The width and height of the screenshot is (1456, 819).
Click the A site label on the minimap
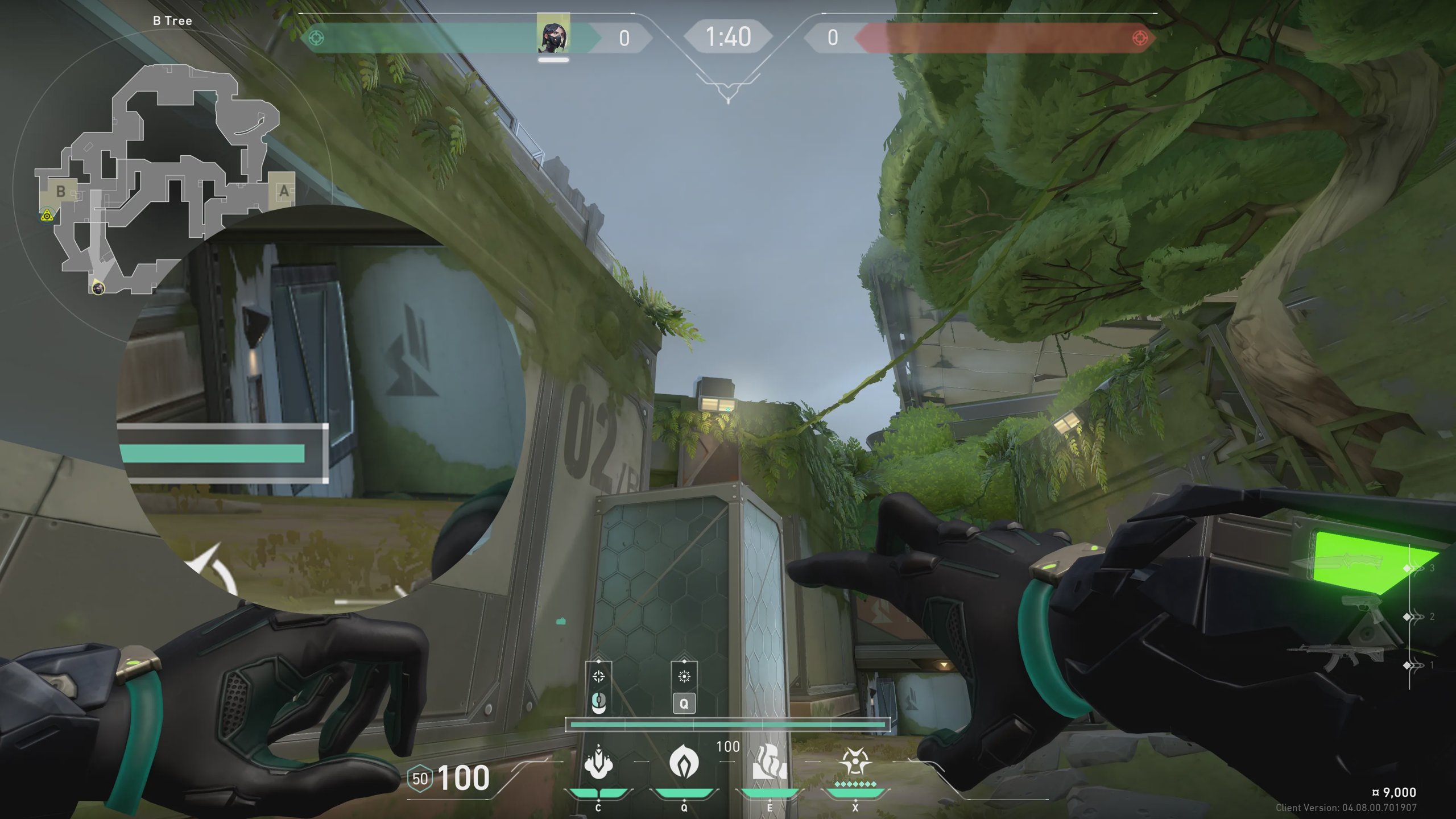pos(283,191)
